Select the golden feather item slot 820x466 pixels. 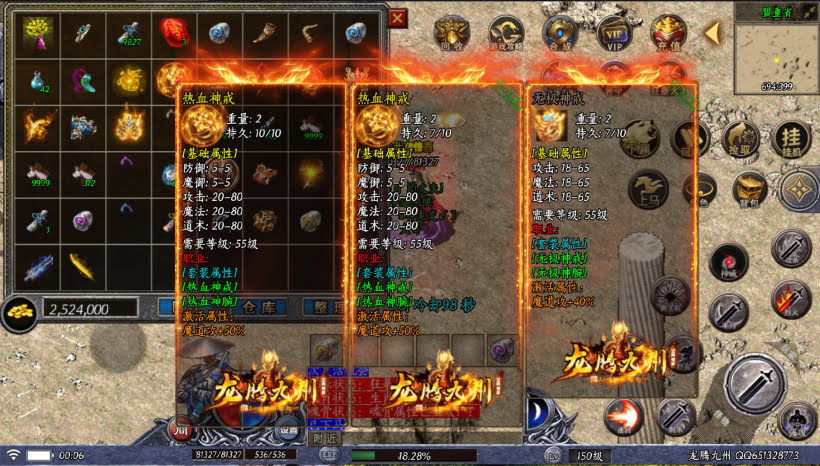84,263
